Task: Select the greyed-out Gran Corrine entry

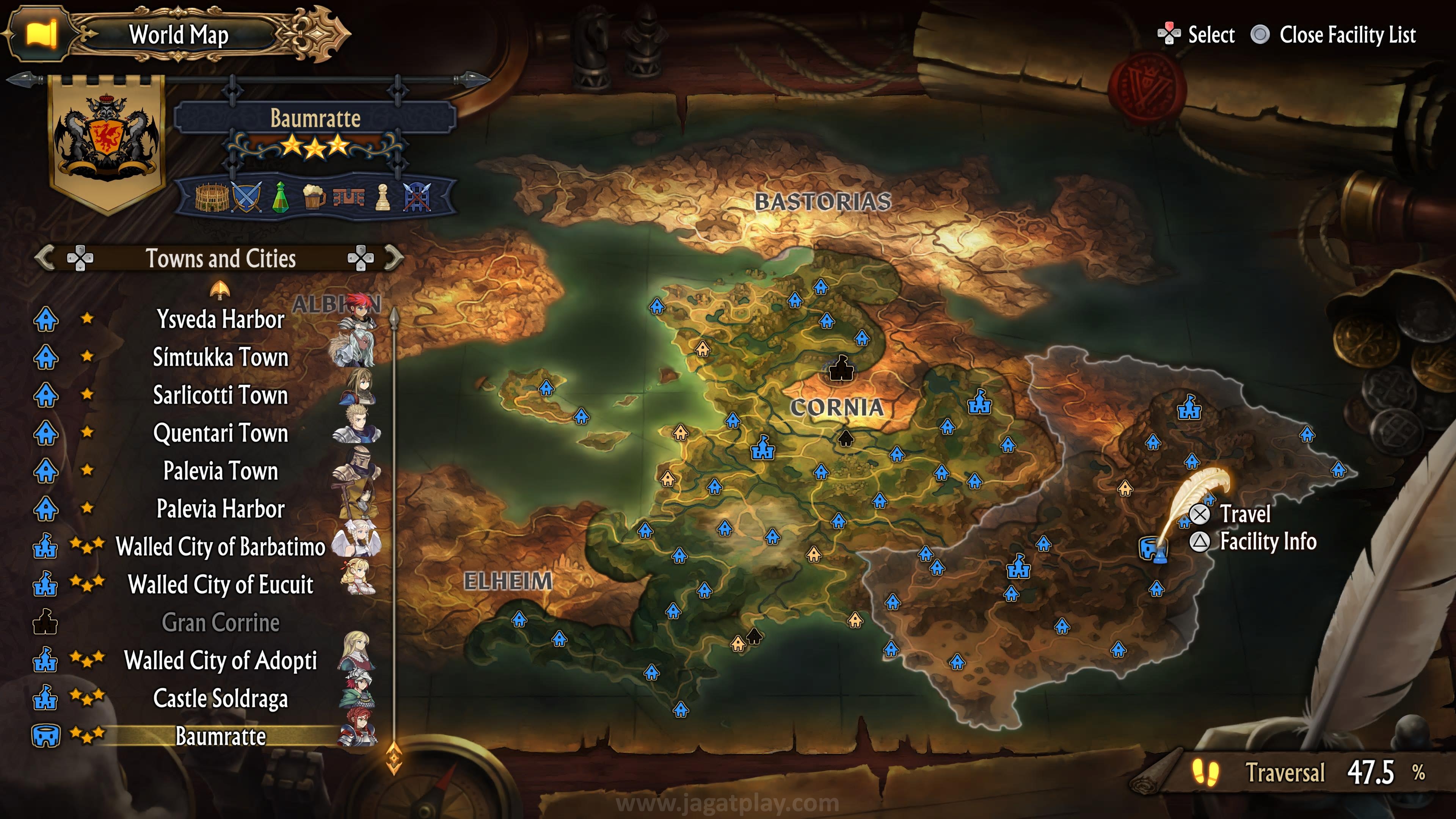Action: tap(220, 622)
